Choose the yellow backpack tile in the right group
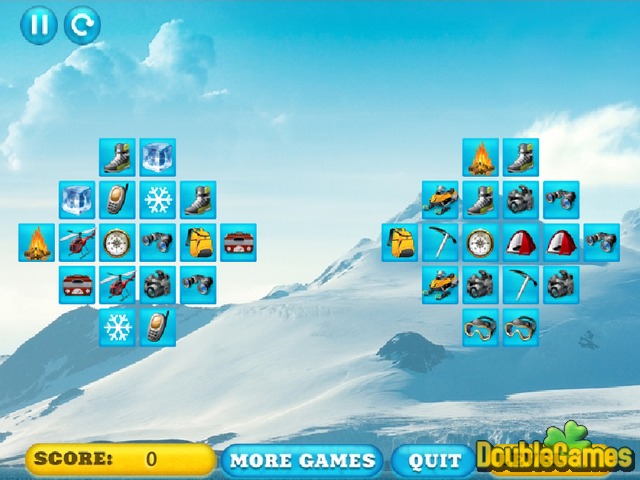The image size is (640, 480). 399,243
